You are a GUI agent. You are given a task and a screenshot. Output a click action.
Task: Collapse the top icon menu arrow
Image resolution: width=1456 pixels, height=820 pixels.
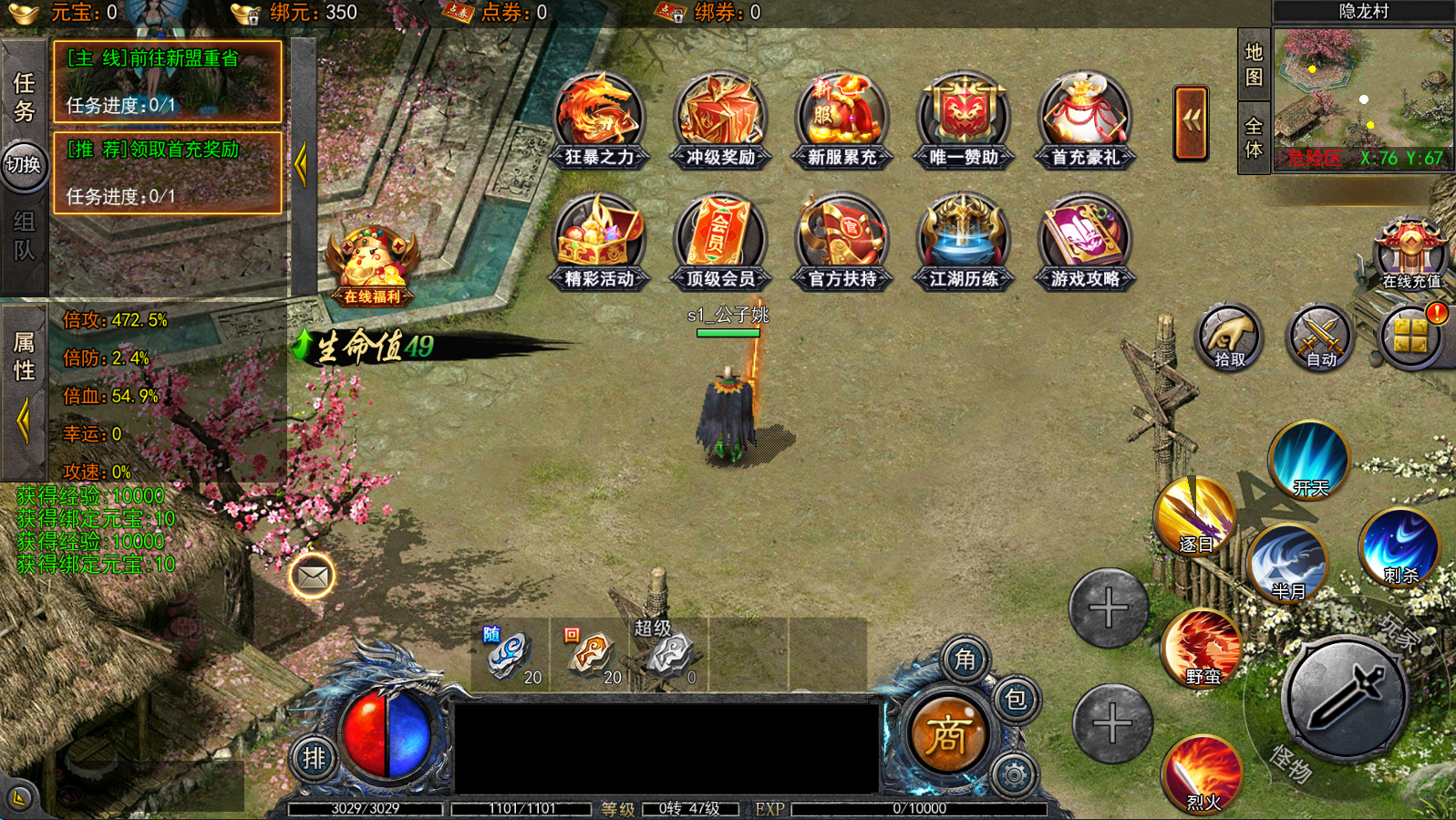click(x=1191, y=123)
